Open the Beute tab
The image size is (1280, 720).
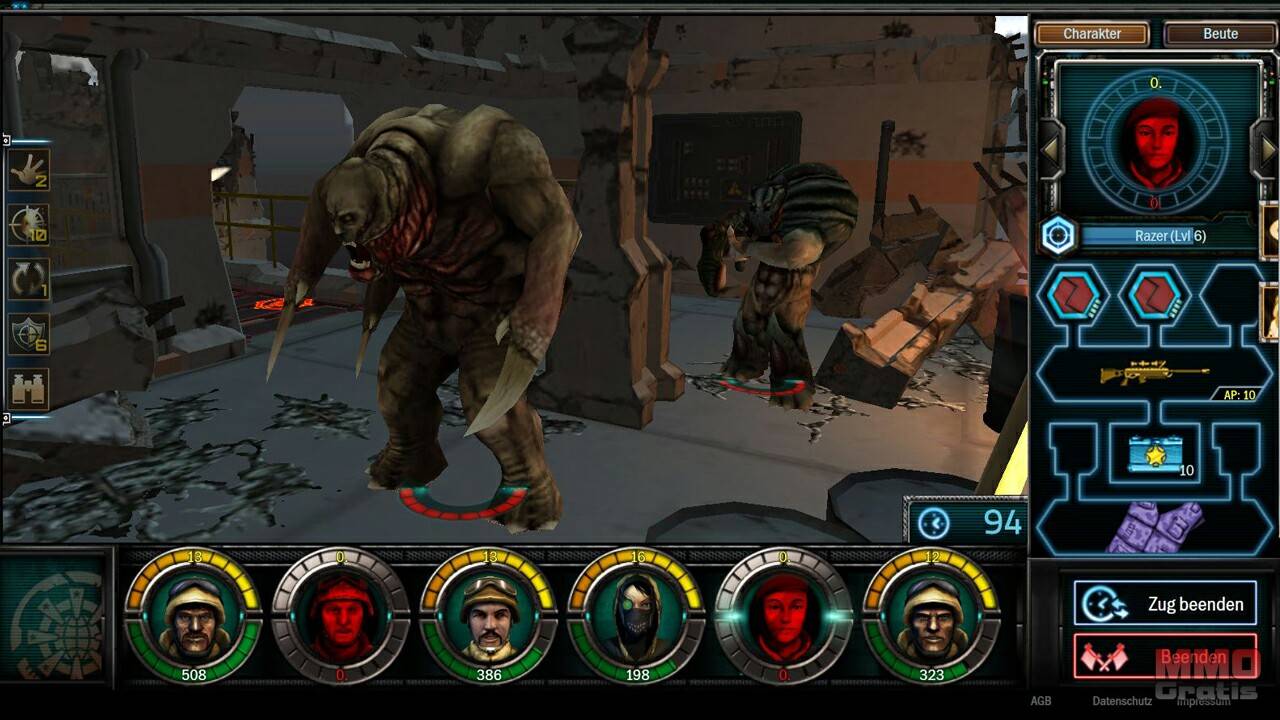click(x=1220, y=34)
